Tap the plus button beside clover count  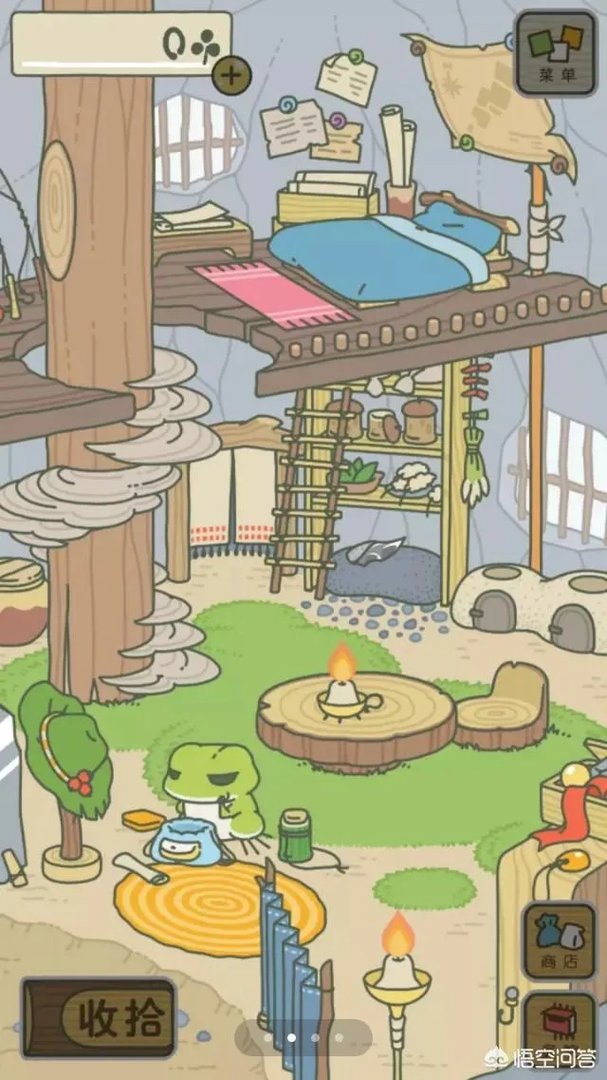coord(231,73)
